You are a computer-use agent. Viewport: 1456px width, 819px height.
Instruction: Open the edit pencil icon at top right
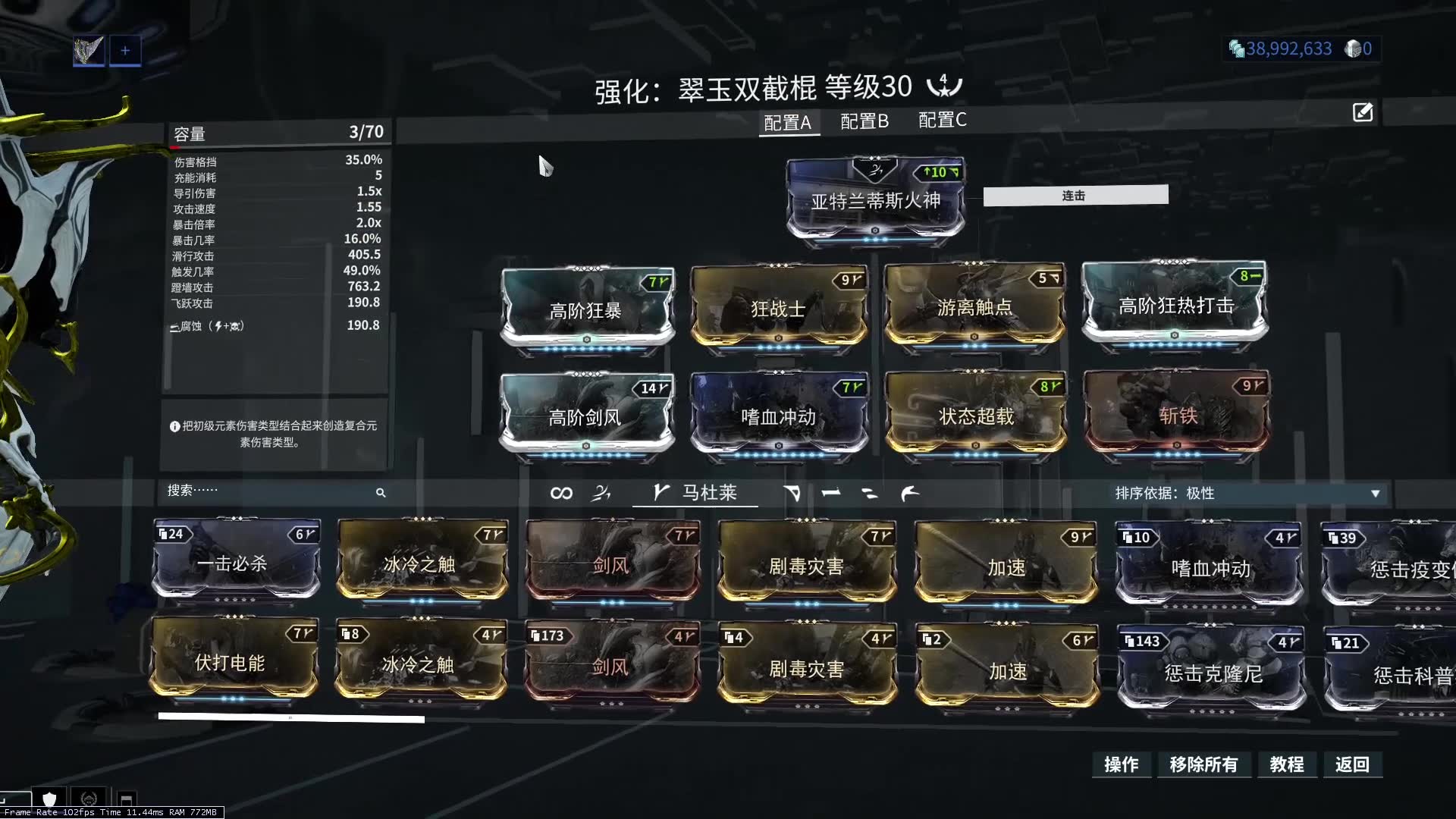tap(1363, 112)
